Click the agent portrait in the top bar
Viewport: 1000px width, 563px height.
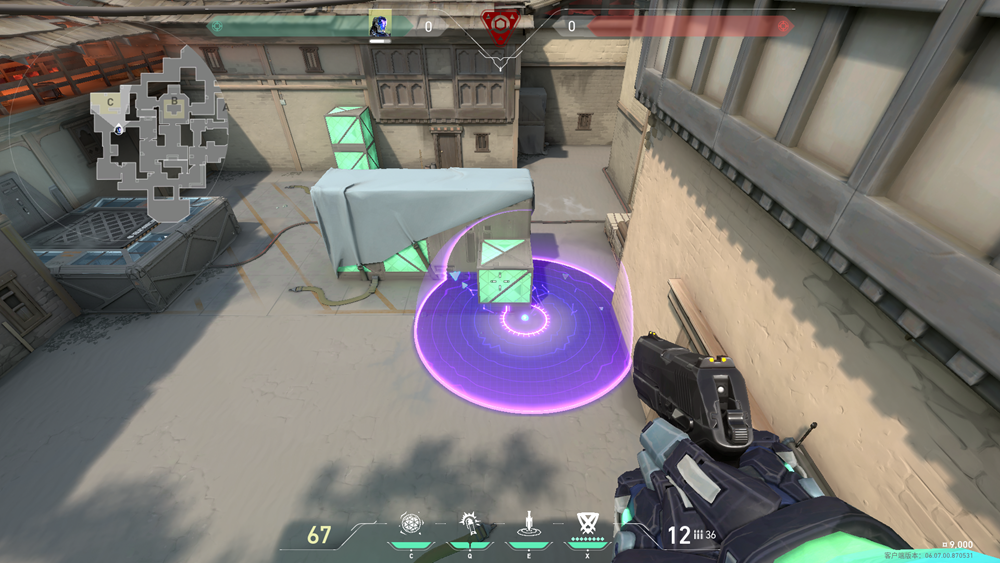(380, 24)
